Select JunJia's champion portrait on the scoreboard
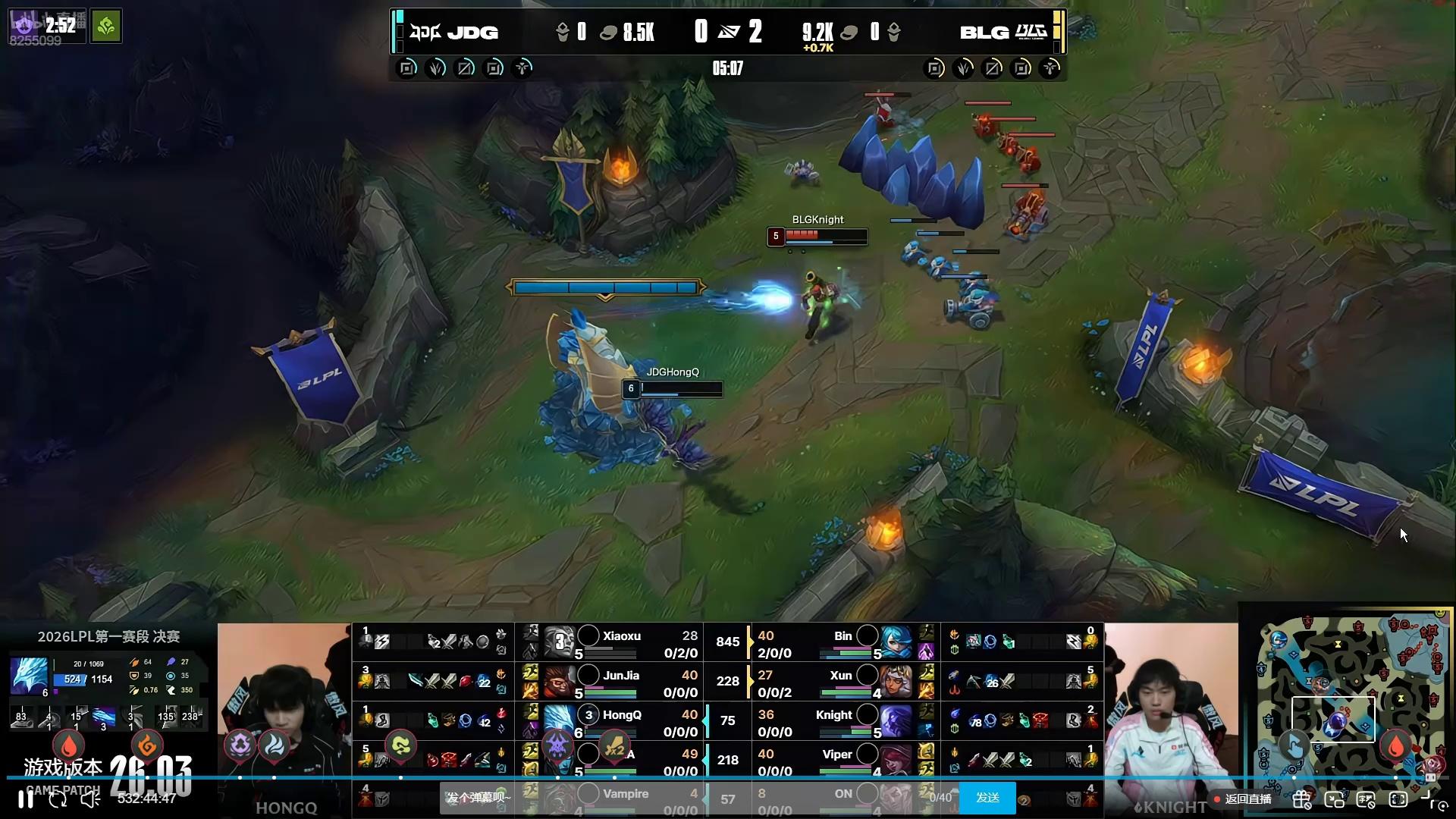This screenshot has height=819, width=1456. click(x=560, y=682)
